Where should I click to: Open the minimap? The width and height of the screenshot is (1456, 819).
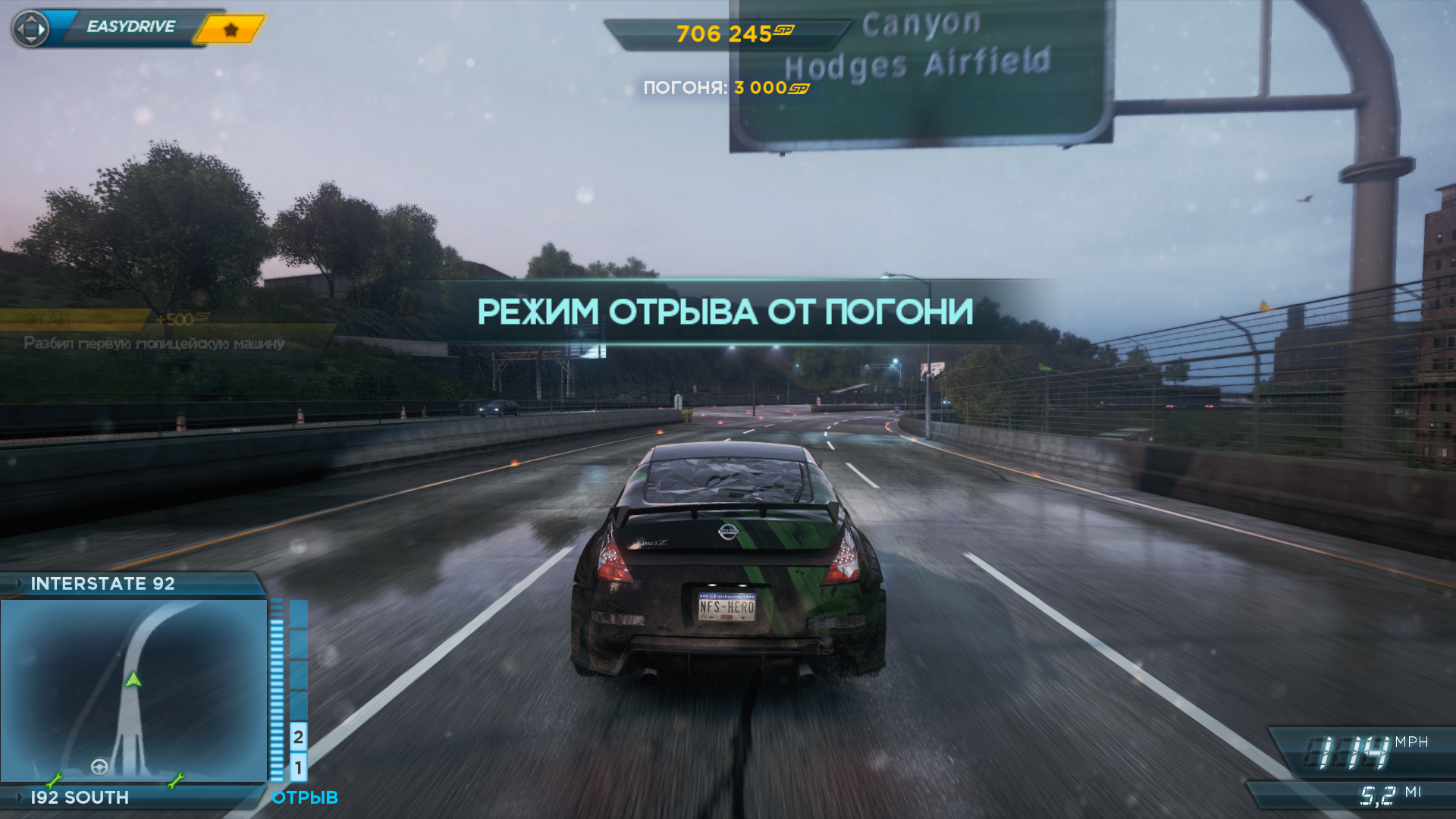point(133,690)
